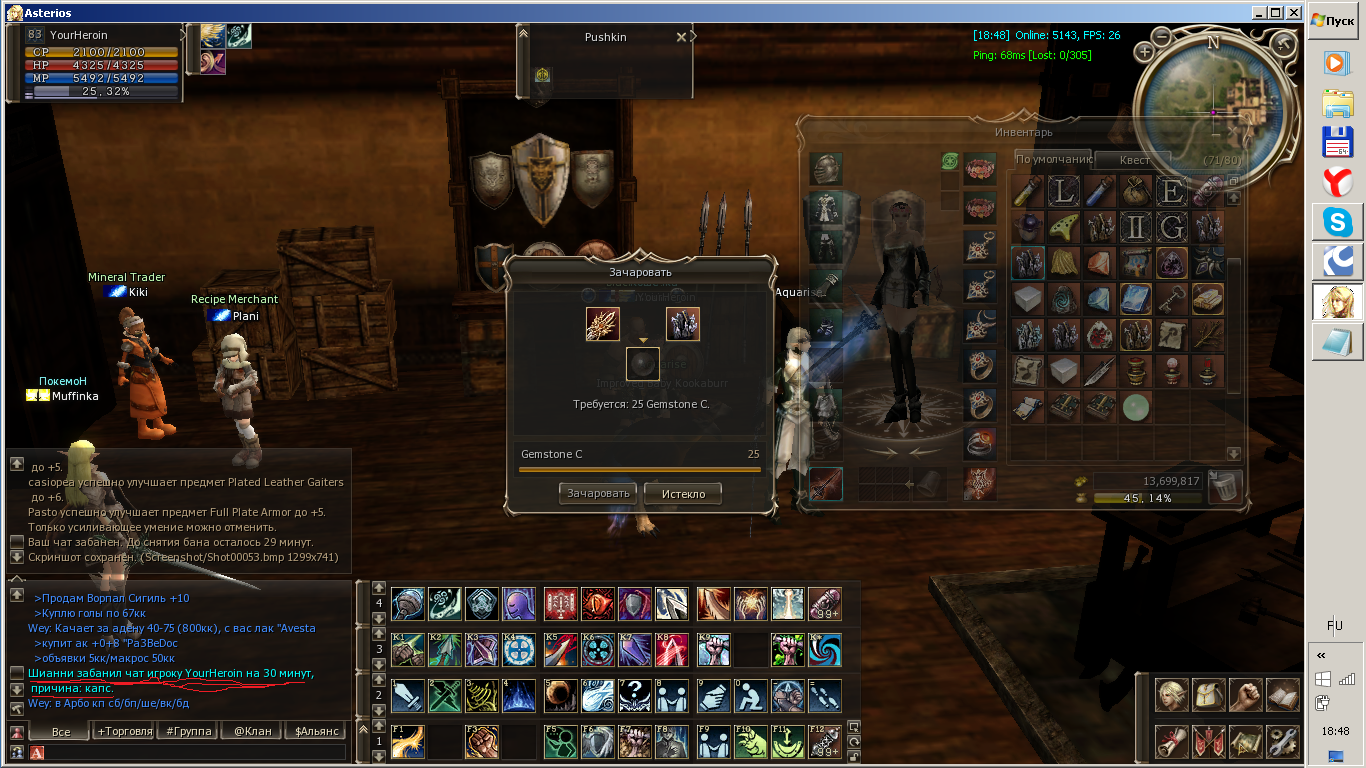Switch to the Квест inventory tab
The width and height of the screenshot is (1366, 768).
point(1134,160)
